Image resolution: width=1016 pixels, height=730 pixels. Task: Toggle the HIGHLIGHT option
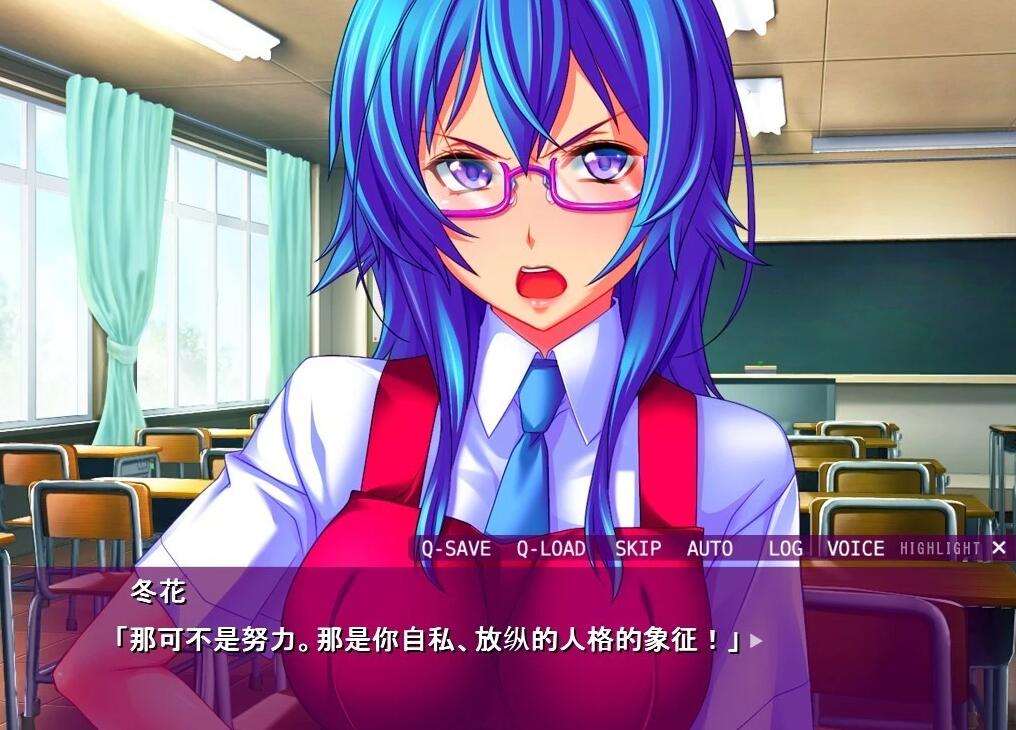[940, 548]
